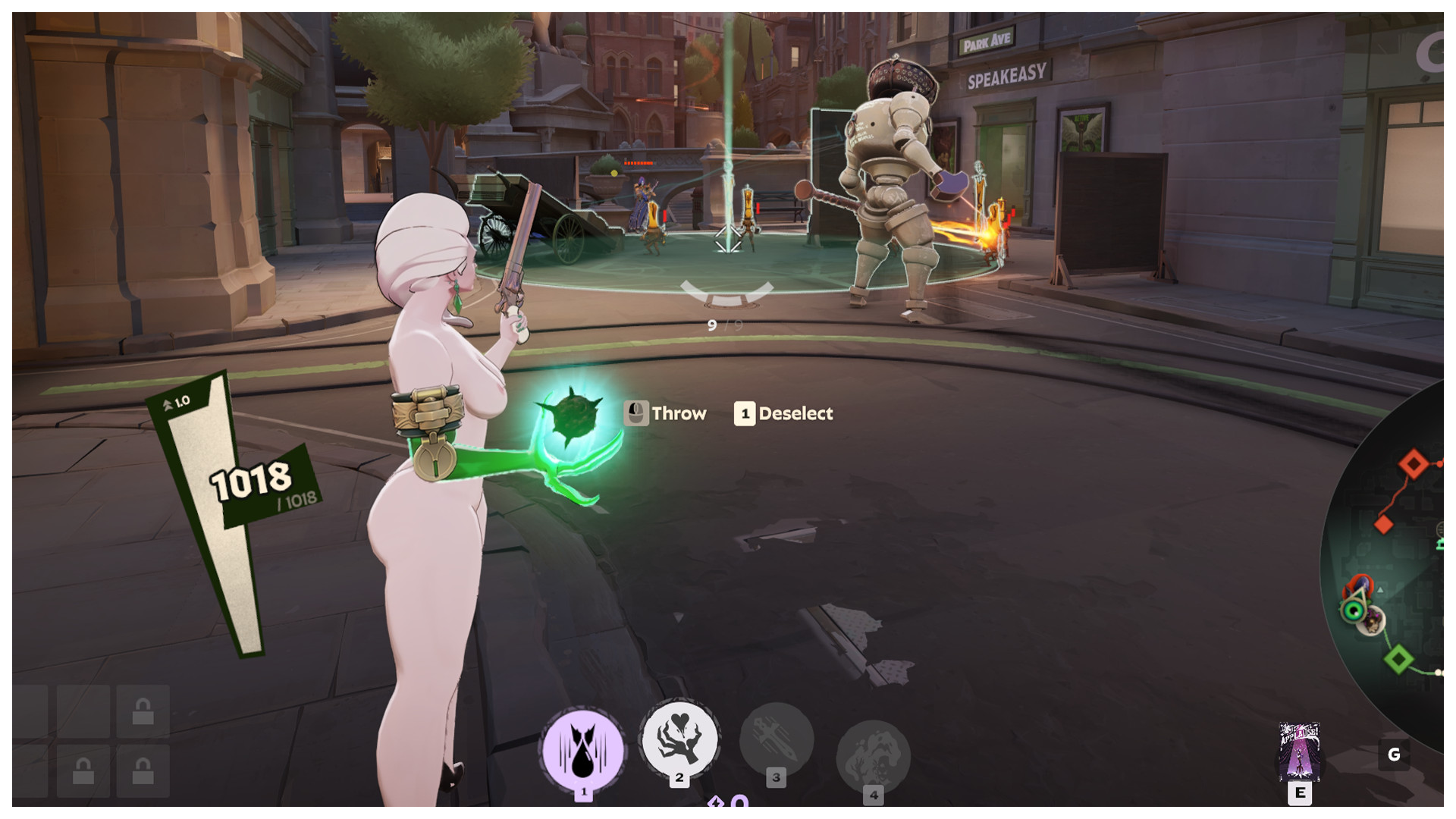This screenshot has width=1456, height=819.
Task: Click the greyed-out dagger ability icon
Action: pyautogui.click(x=776, y=739)
